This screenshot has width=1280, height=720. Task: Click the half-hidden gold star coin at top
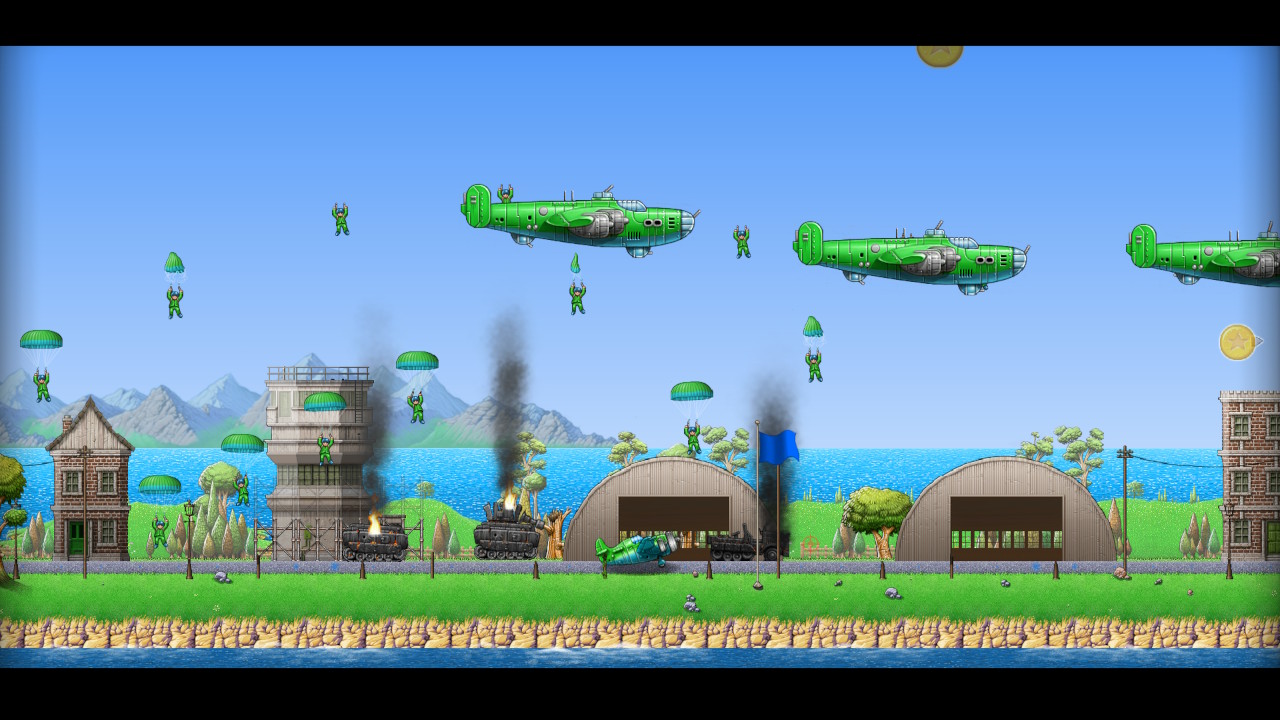pos(939,54)
